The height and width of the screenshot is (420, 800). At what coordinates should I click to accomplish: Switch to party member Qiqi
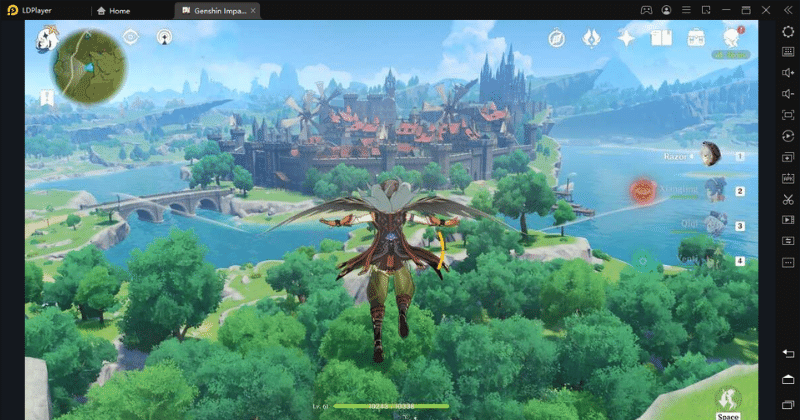(x=714, y=225)
